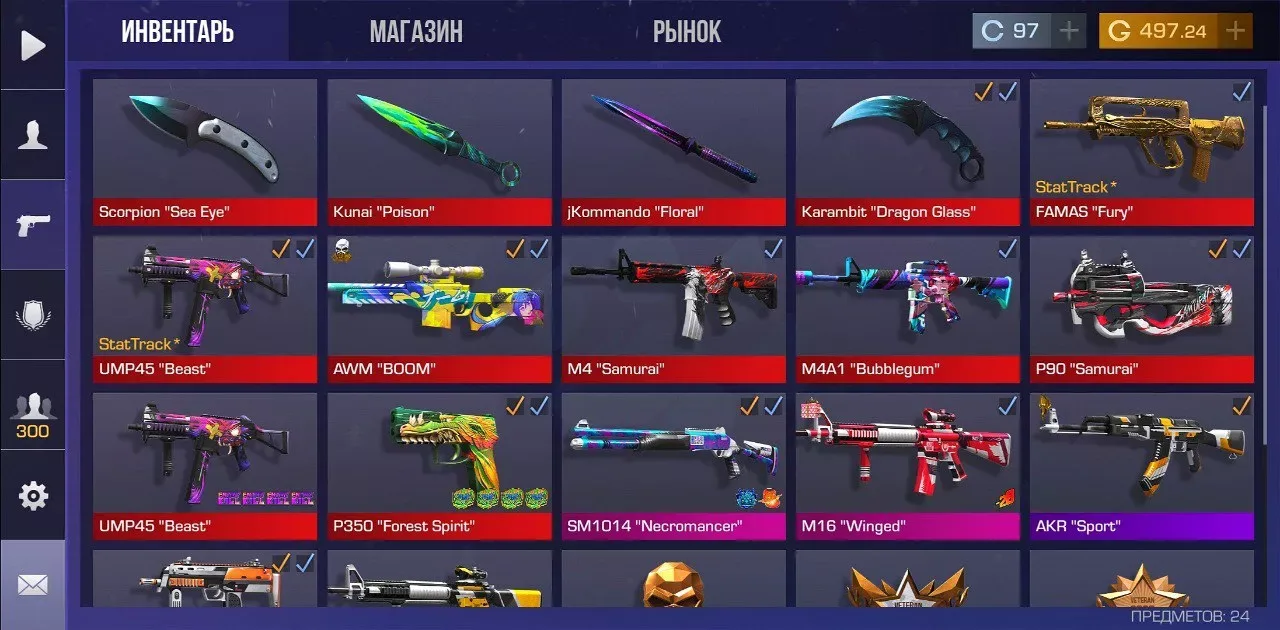Viewport: 1280px width, 630px height.
Task: Pick the jKommando "Floral" knife
Action: [673, 152]
